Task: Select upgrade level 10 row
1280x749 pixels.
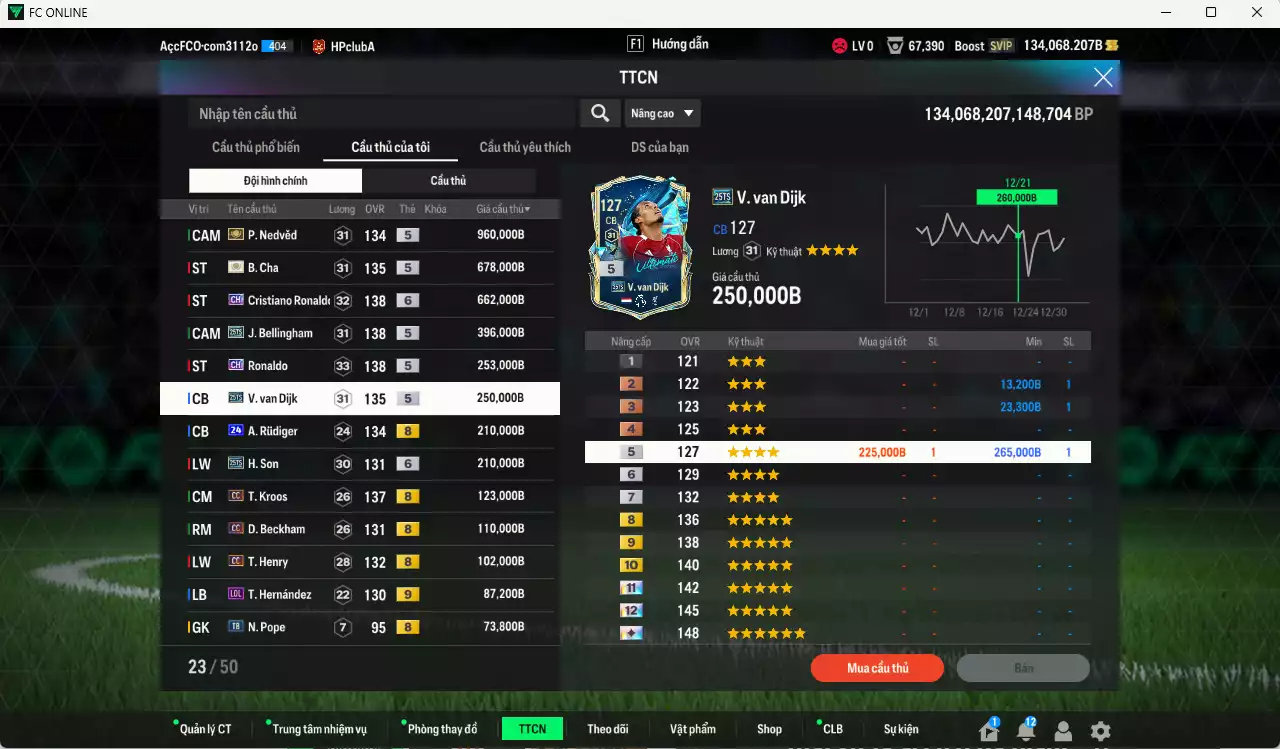Action: click(838, 564)
